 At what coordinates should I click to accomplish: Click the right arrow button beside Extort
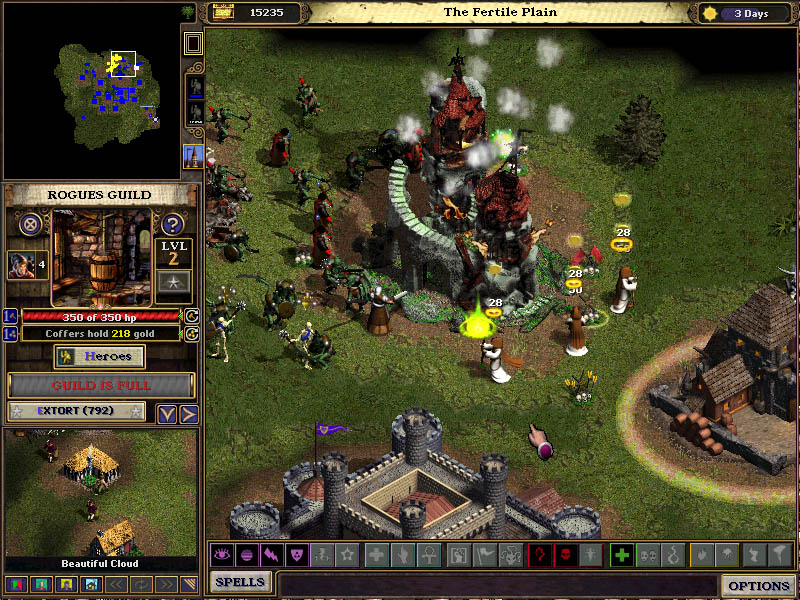coord(187,414)
